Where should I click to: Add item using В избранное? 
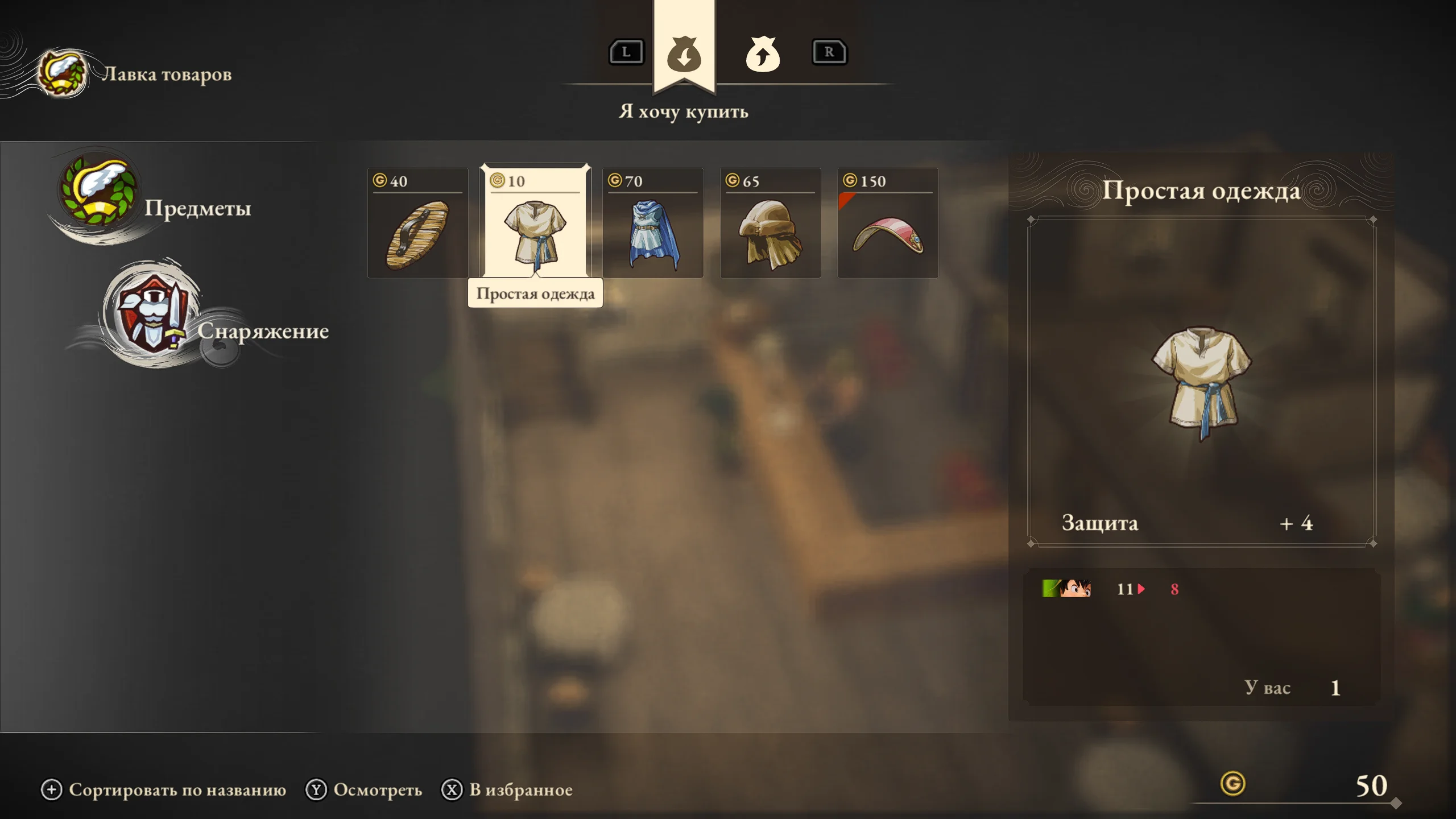[507, 789]
